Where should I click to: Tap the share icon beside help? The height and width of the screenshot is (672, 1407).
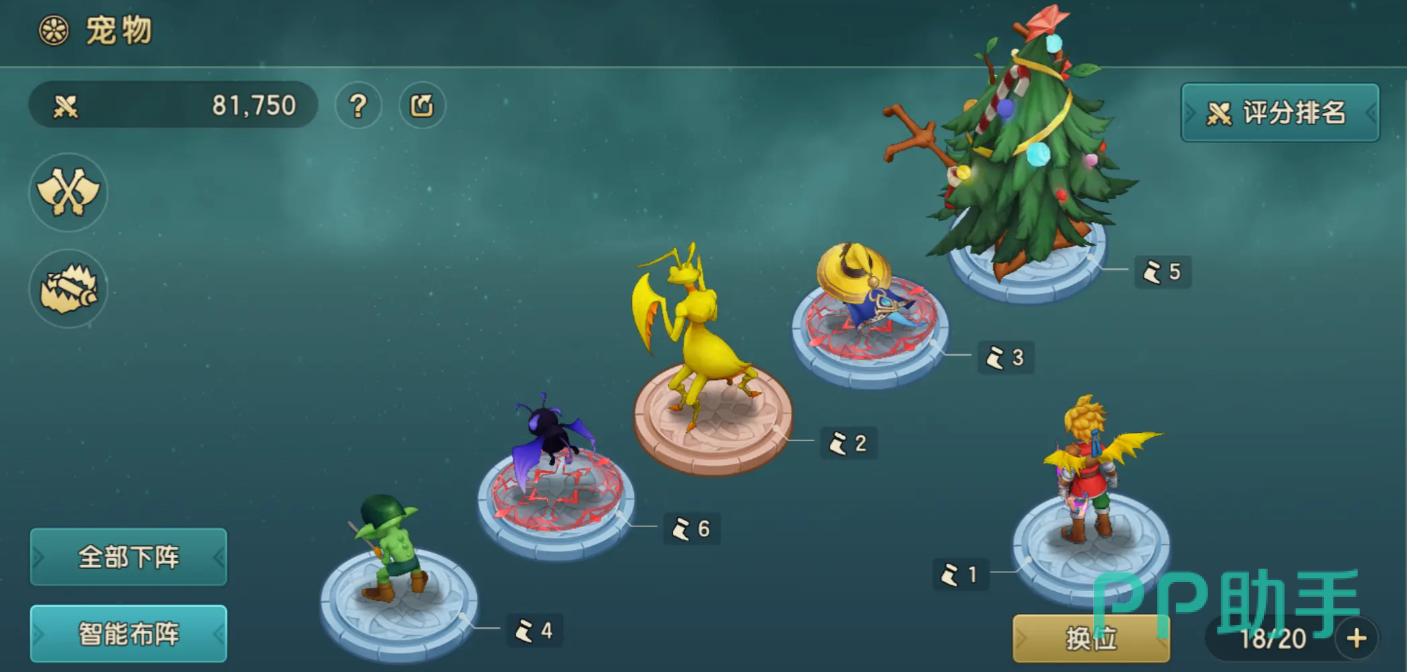422,105
